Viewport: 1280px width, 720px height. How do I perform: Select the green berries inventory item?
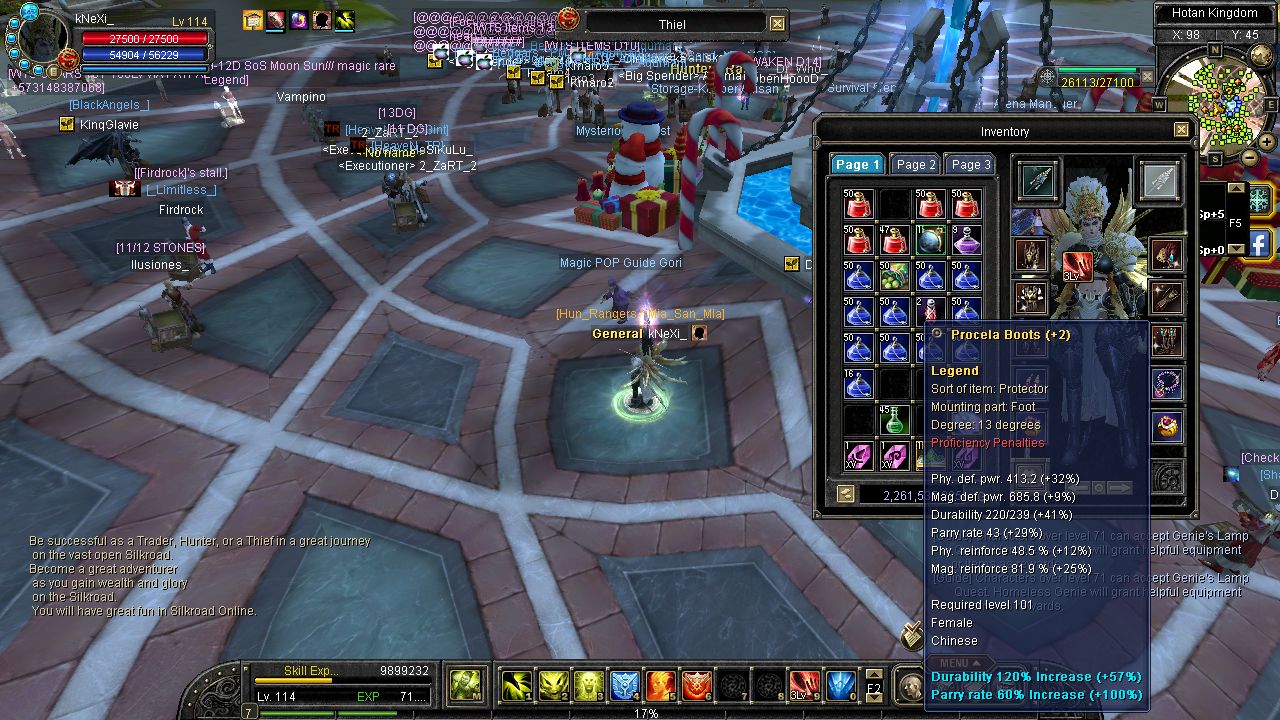point(894,277)
